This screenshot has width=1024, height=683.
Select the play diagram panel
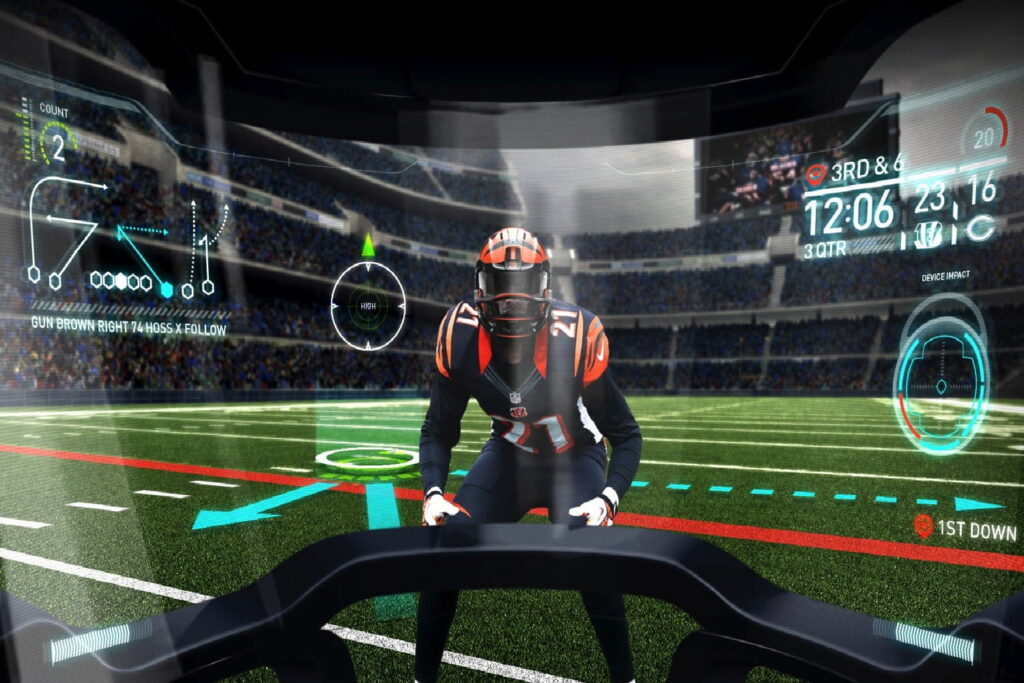coord(125,240)
